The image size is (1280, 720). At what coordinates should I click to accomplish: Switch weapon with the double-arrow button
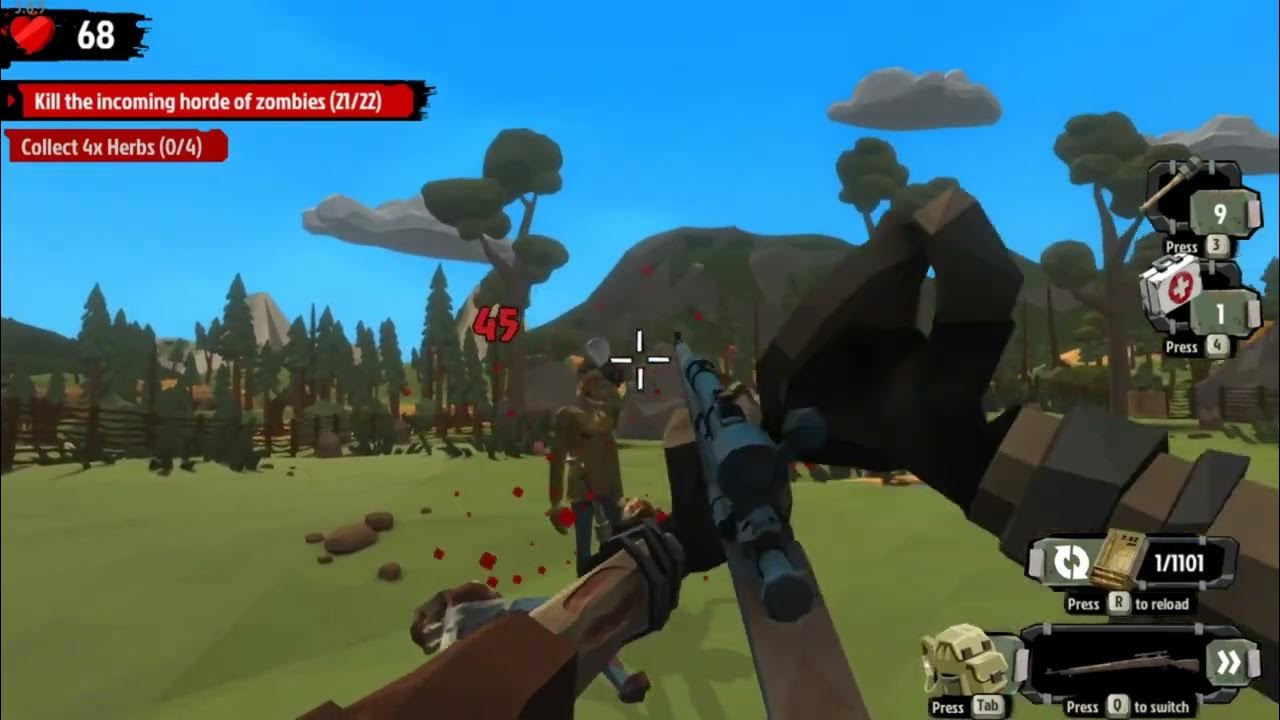pos(1228,663)
